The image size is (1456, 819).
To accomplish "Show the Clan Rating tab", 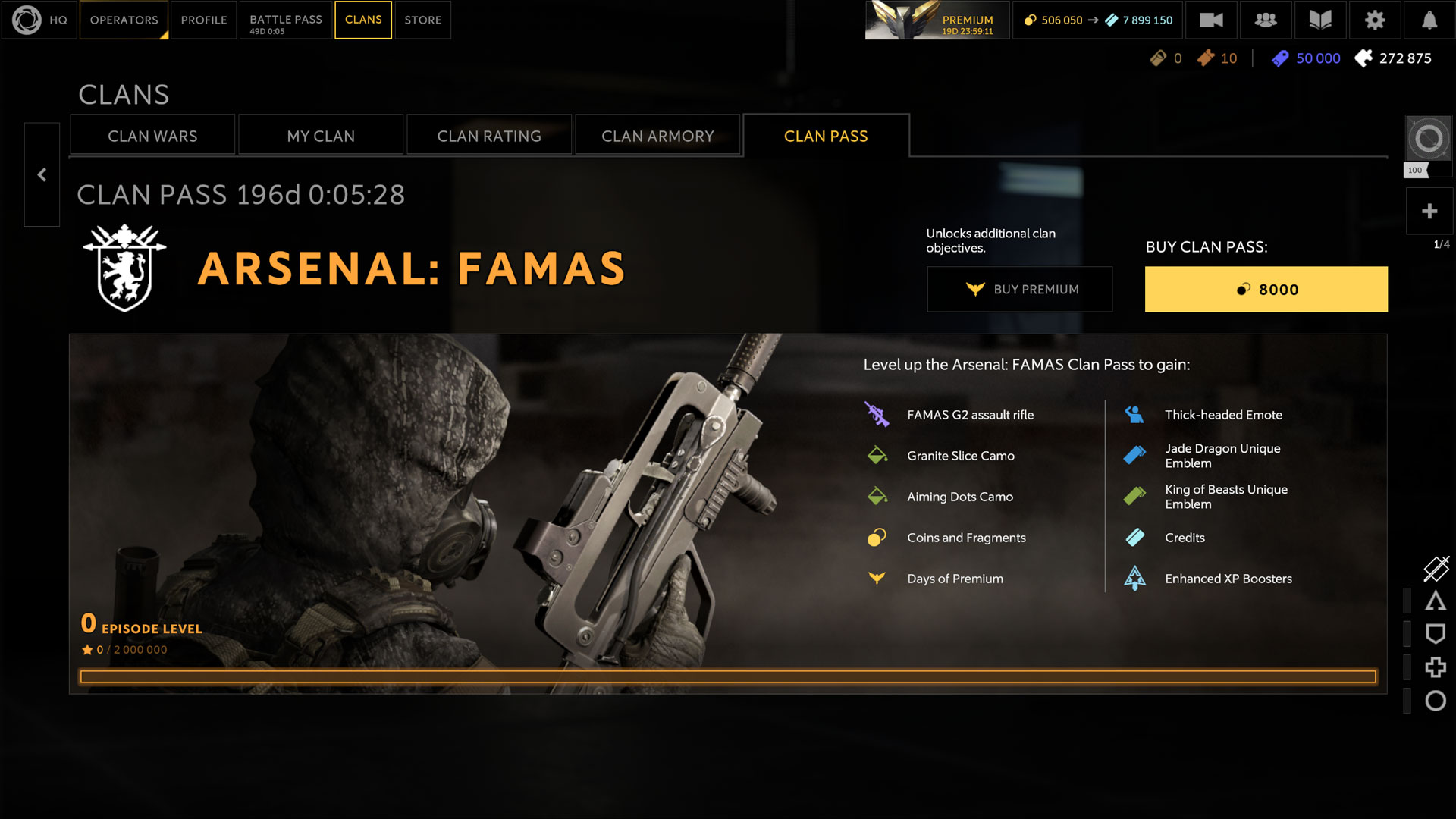I will click(489, 136).
